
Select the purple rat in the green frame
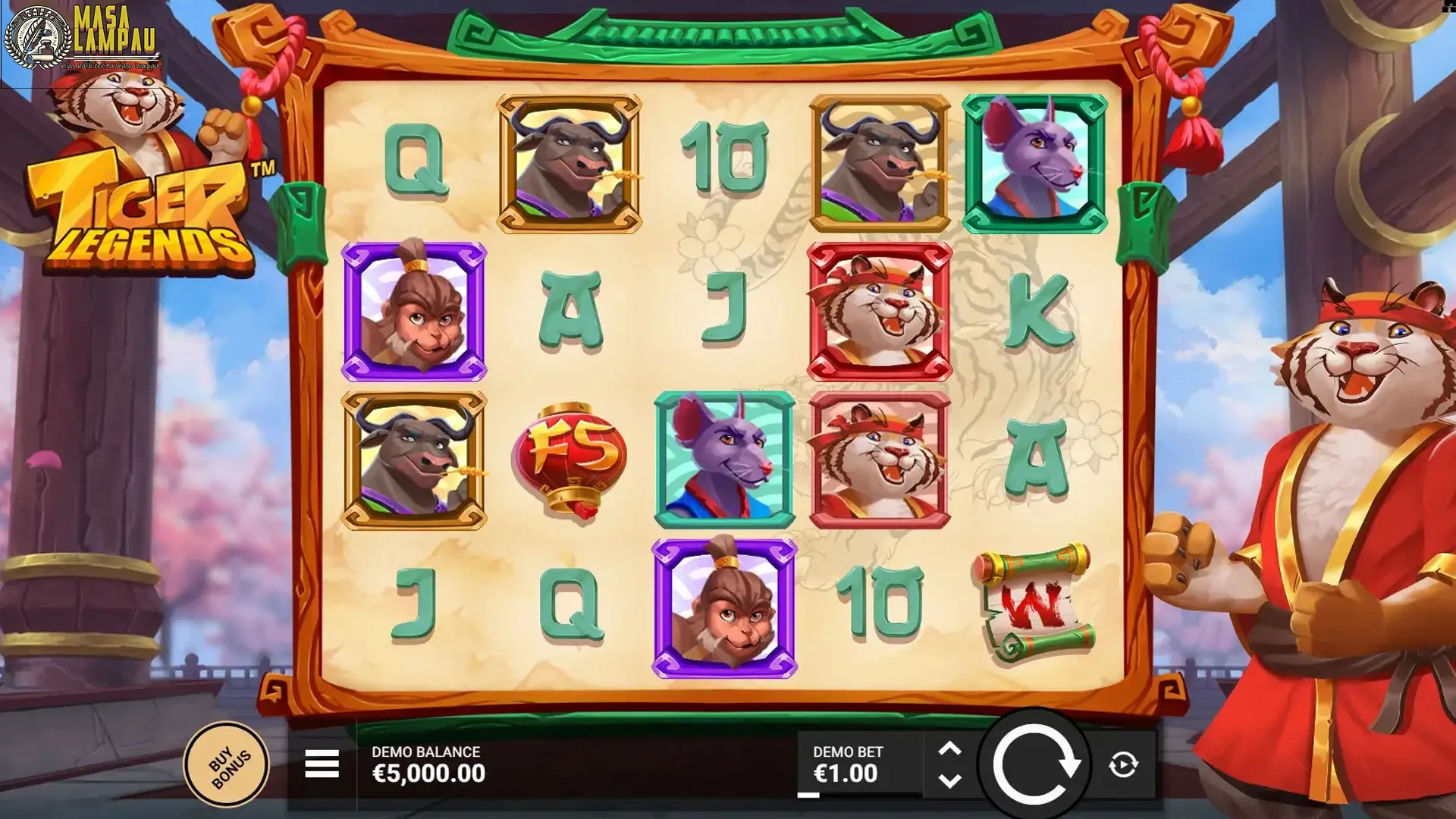tap(1039, 162)
